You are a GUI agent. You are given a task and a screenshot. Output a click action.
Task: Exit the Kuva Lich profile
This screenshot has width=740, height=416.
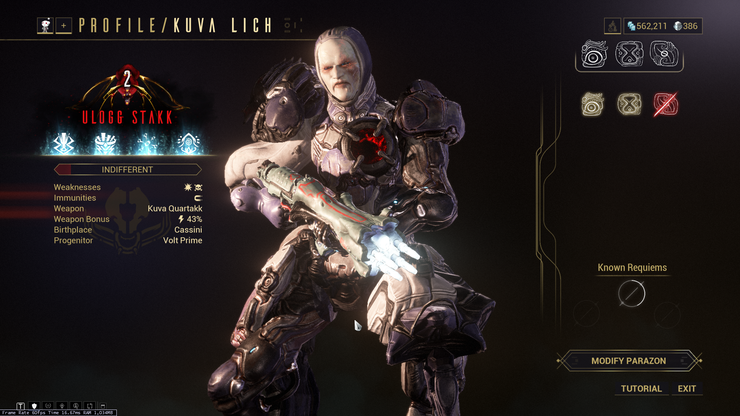point(686,388)
